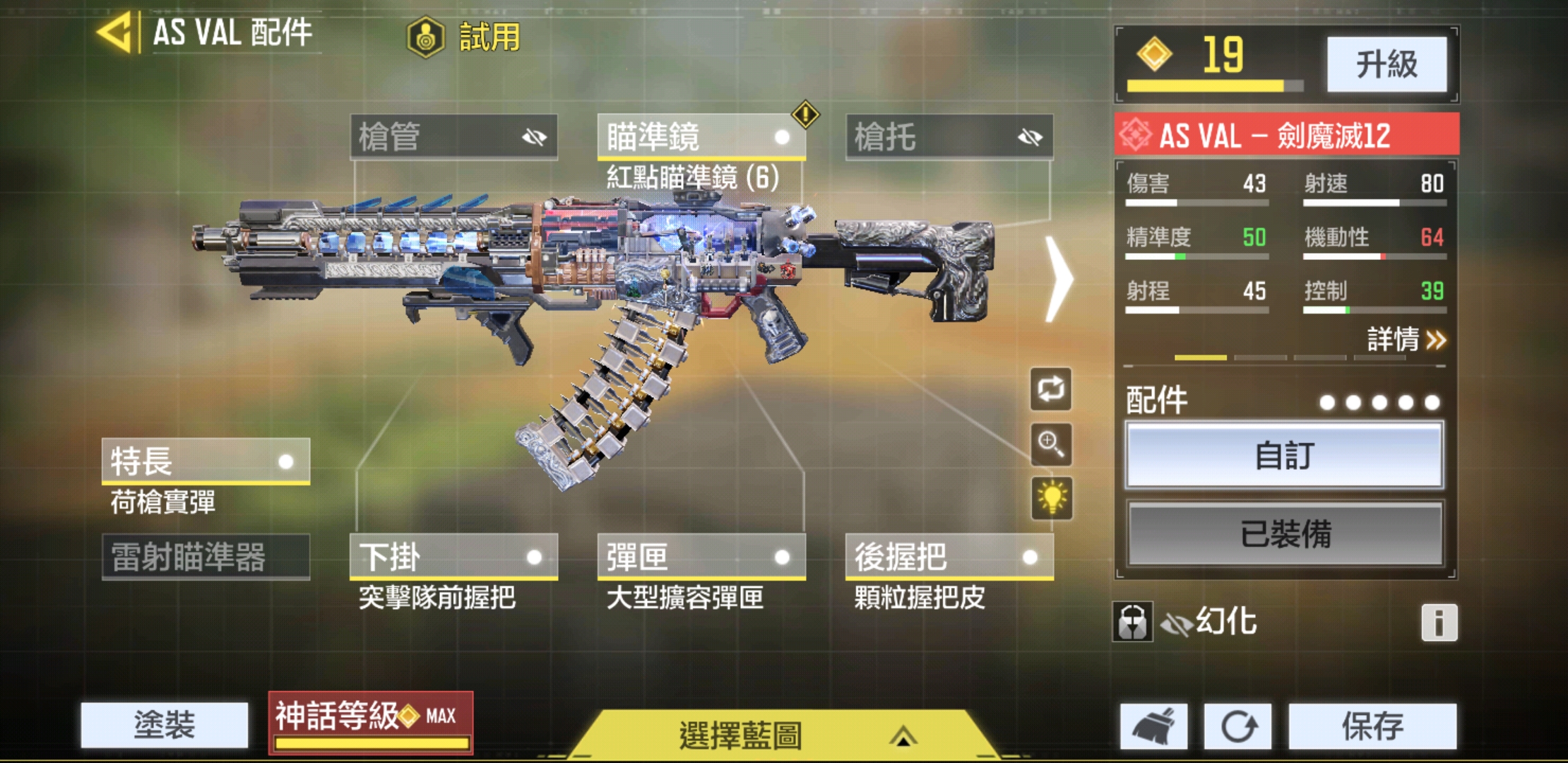
Task: Click the back arrow to leave AS VAL attachments
Action: pyautogui.click(x=115, y=32)
